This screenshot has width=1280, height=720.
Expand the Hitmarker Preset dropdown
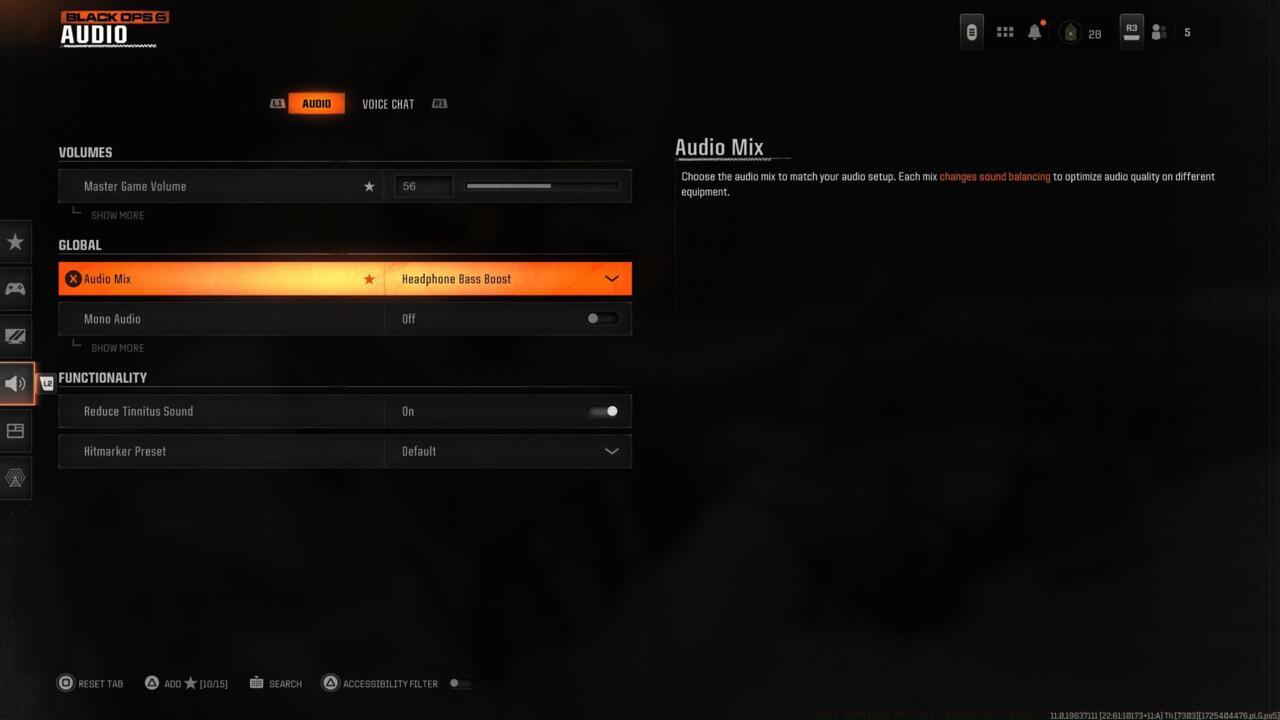611,451
